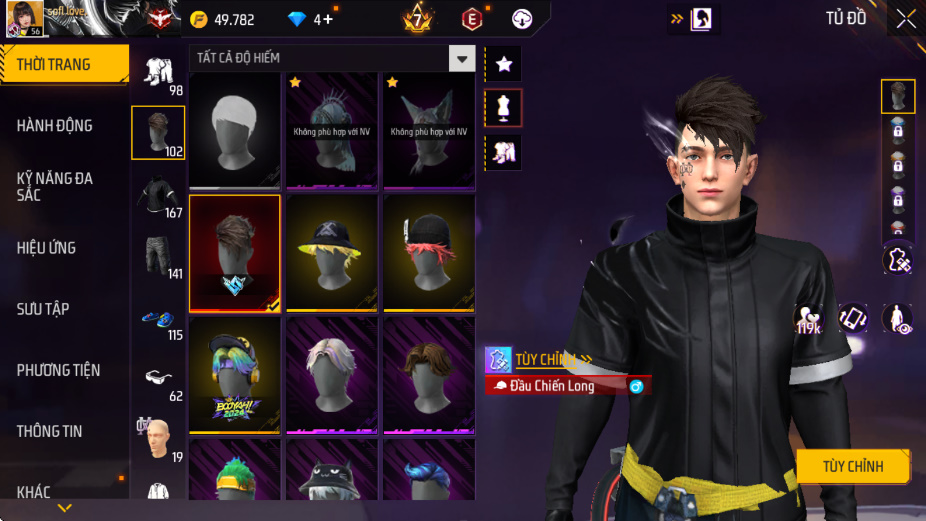Add diamonds with the plus button
The width and height of the screenshot is (926, 521).
coord(328,19)
